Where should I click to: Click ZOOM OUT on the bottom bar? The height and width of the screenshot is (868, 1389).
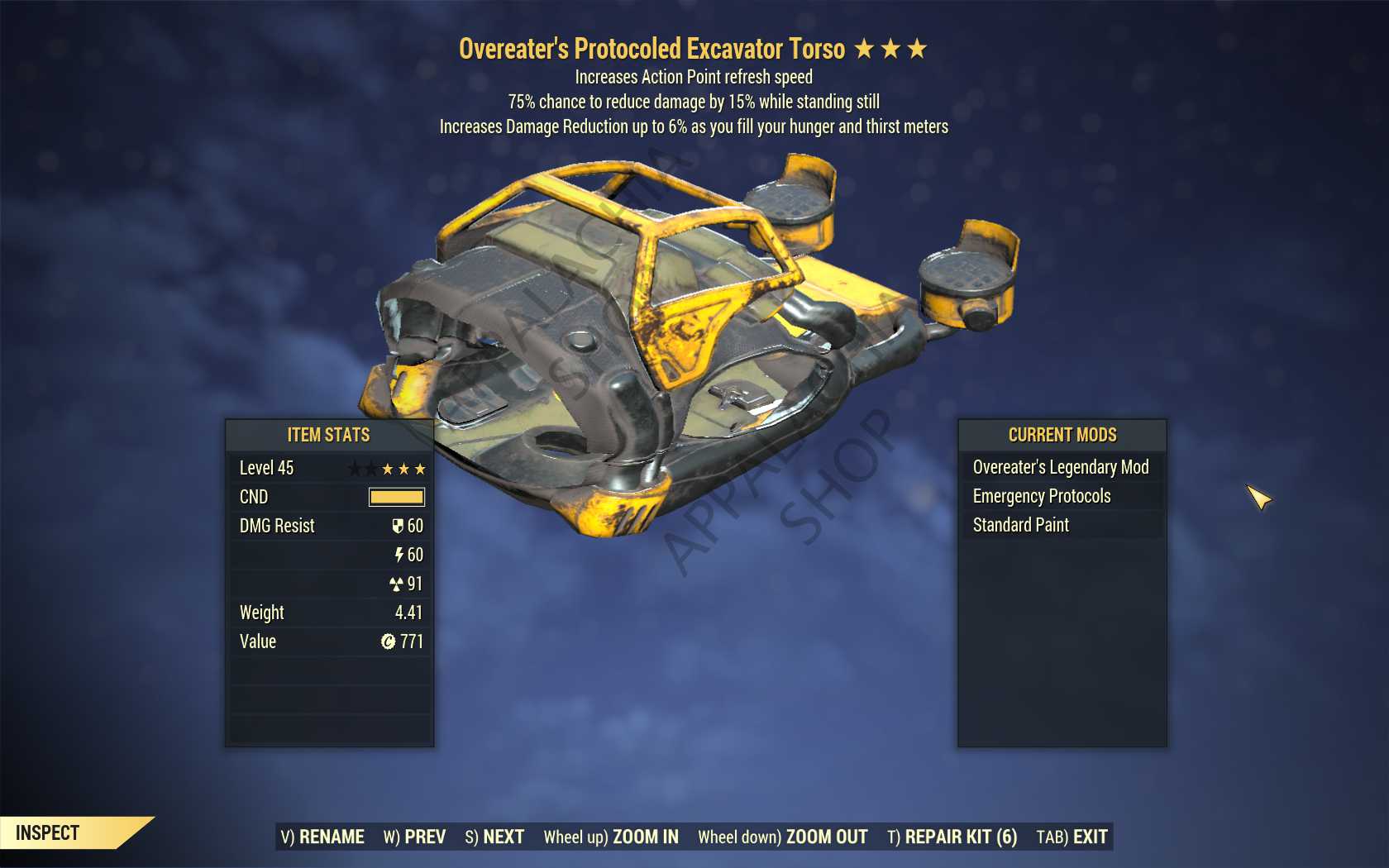[782, 837]
